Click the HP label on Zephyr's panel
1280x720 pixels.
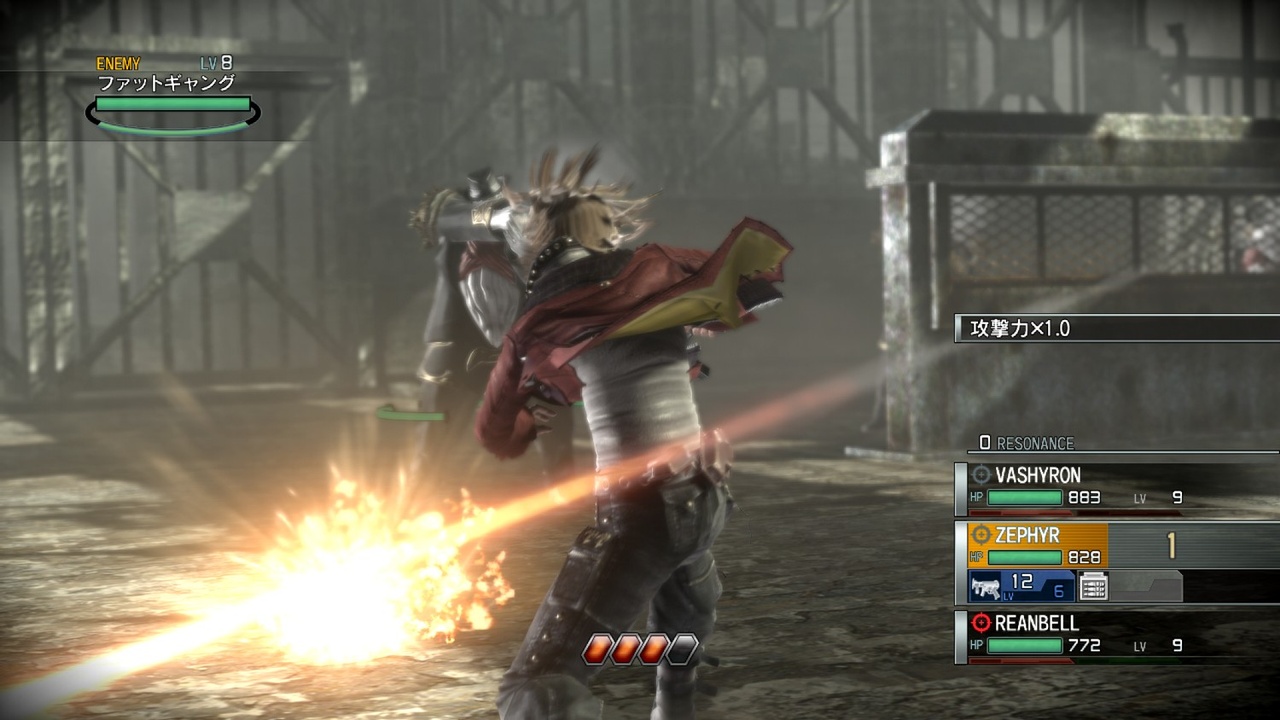pos(976,555)
